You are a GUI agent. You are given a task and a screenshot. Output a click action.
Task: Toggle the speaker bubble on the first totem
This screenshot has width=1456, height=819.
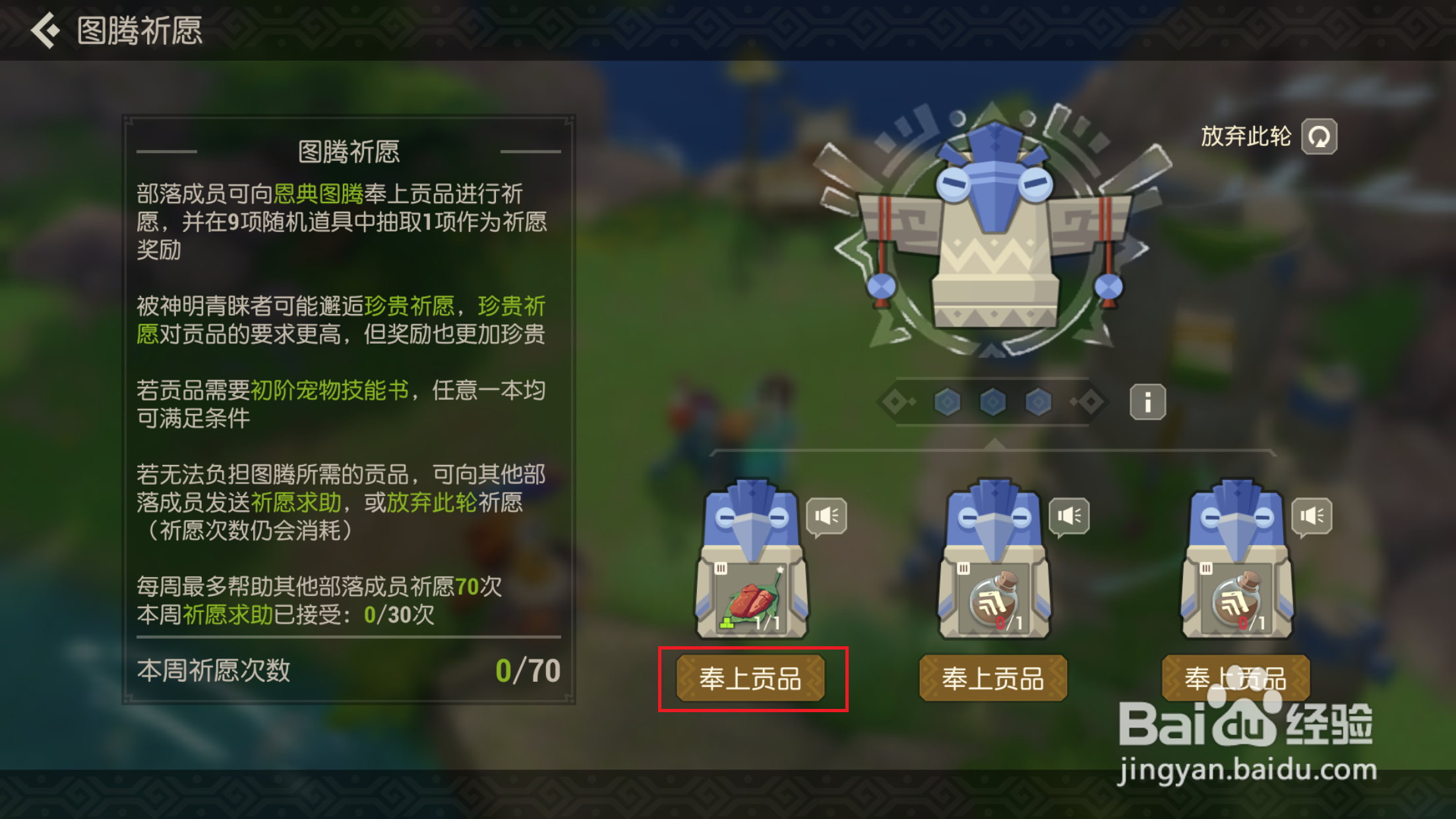click(x=826, y=517)
